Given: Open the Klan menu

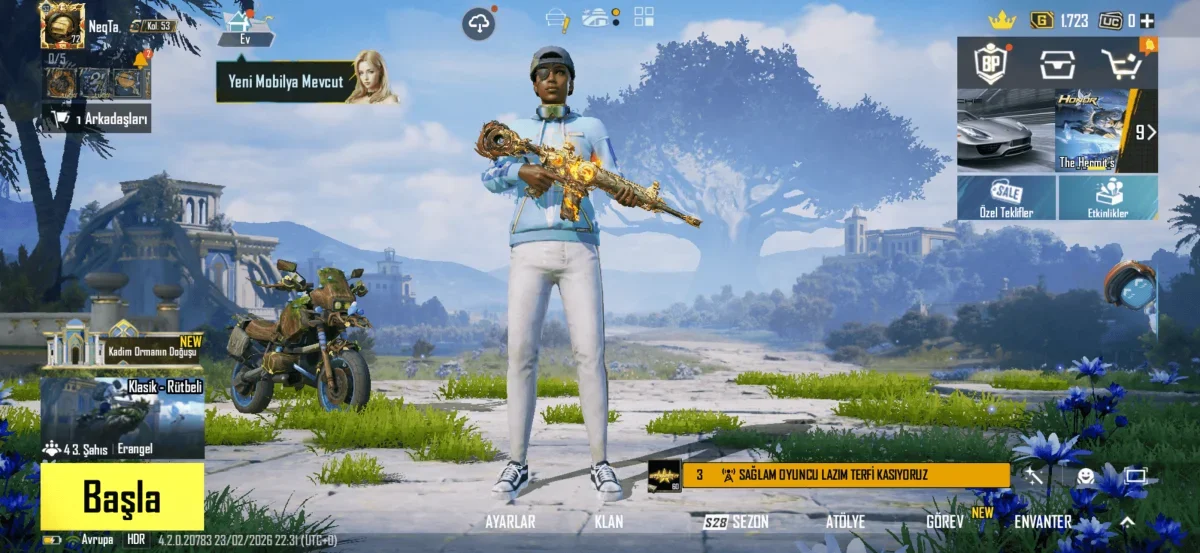Looking at the screenshot, I should pos(609,522).
